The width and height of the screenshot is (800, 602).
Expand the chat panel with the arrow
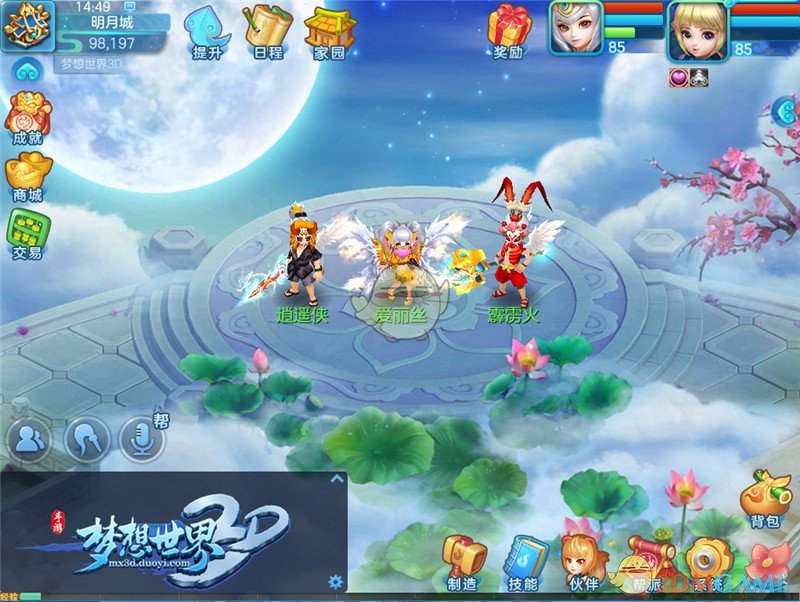337,479
